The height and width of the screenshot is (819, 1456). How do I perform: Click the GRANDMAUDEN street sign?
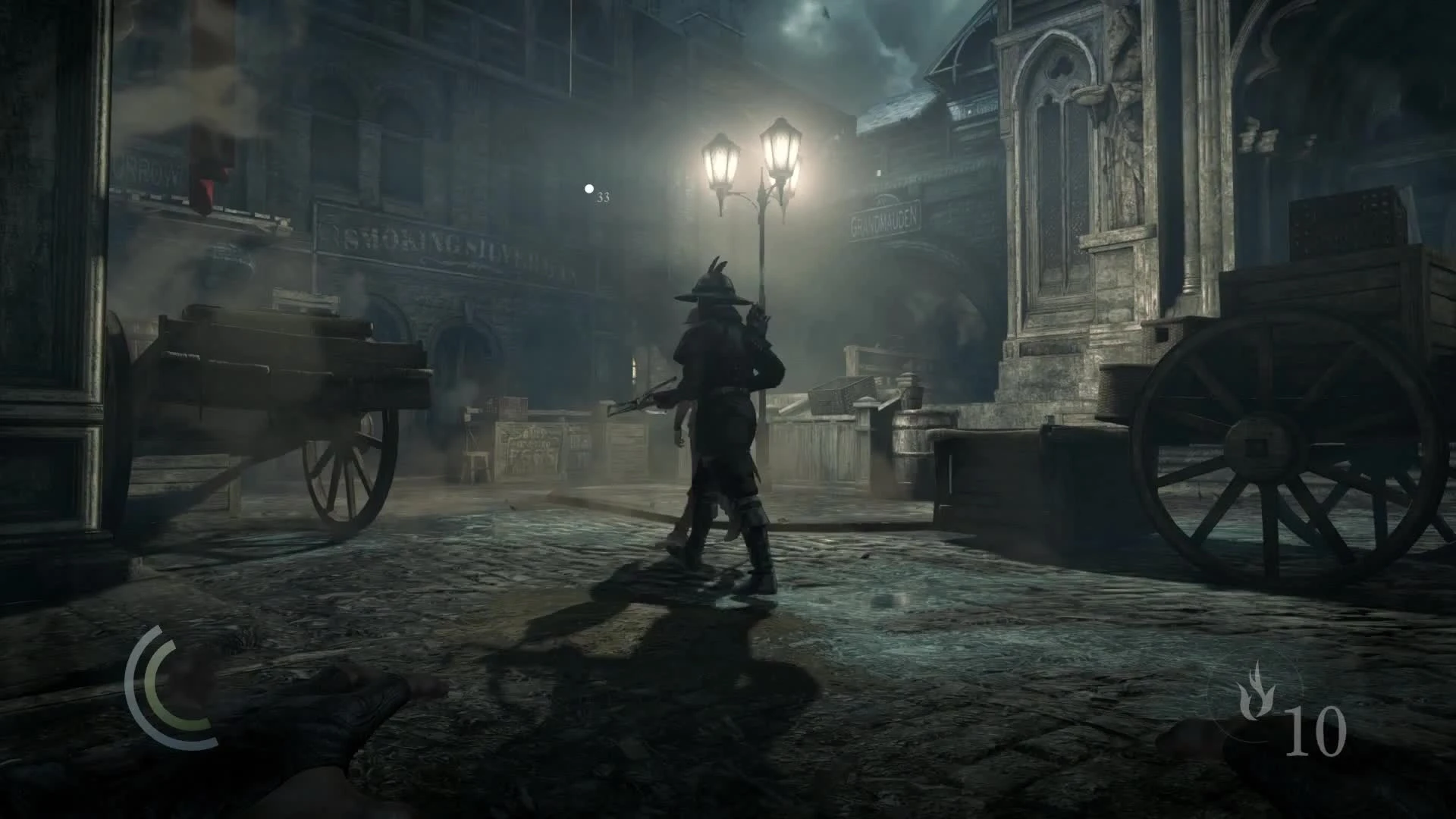tap(883, 218)
